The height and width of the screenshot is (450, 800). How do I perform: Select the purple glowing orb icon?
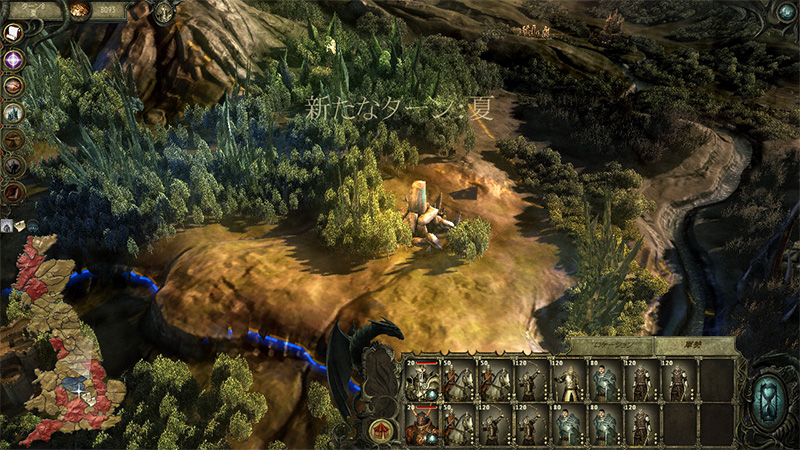pos(14,60)
